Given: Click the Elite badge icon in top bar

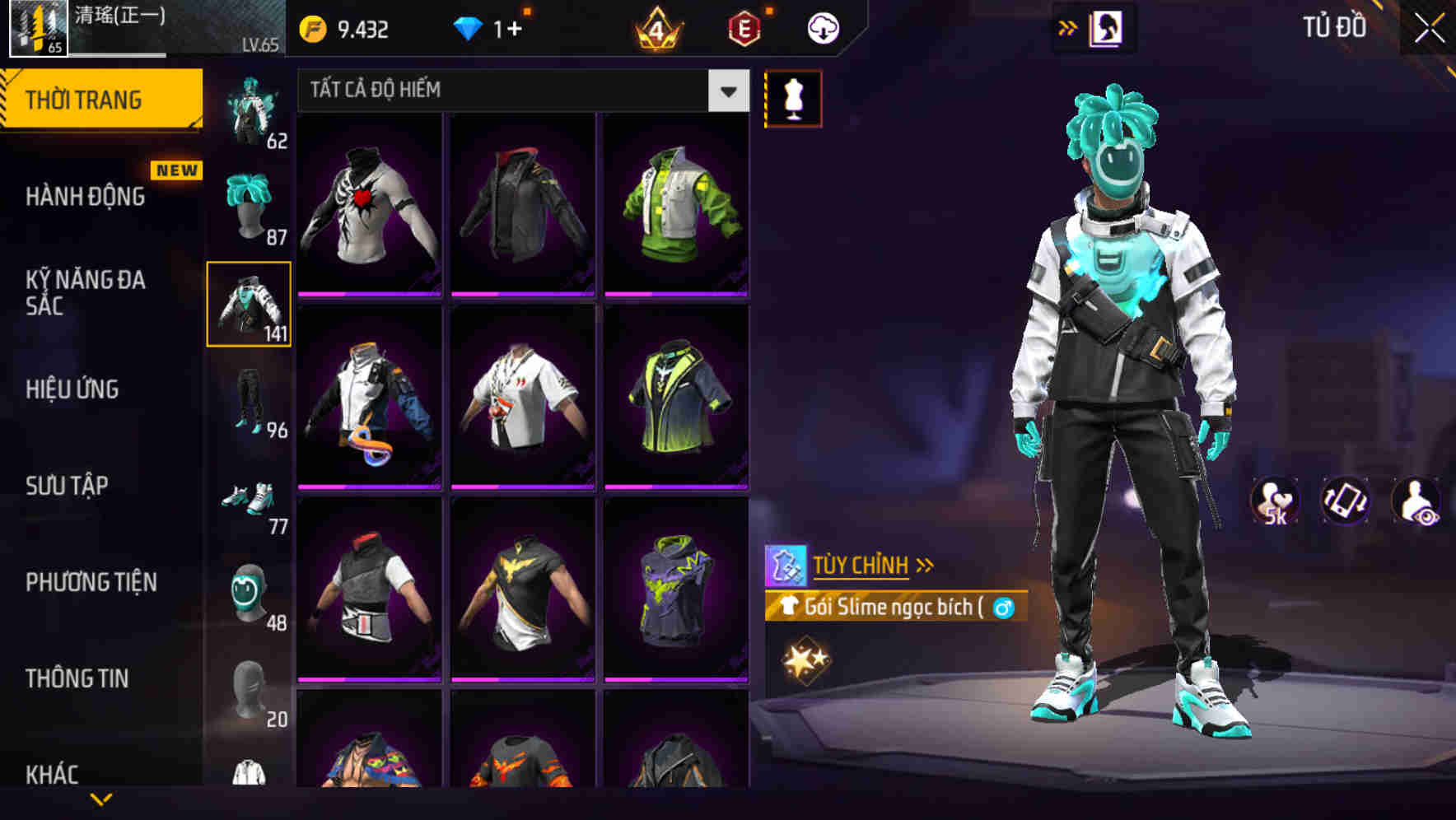Looking at the screenshot, I should pyautogui.click(x=743, y=27).
